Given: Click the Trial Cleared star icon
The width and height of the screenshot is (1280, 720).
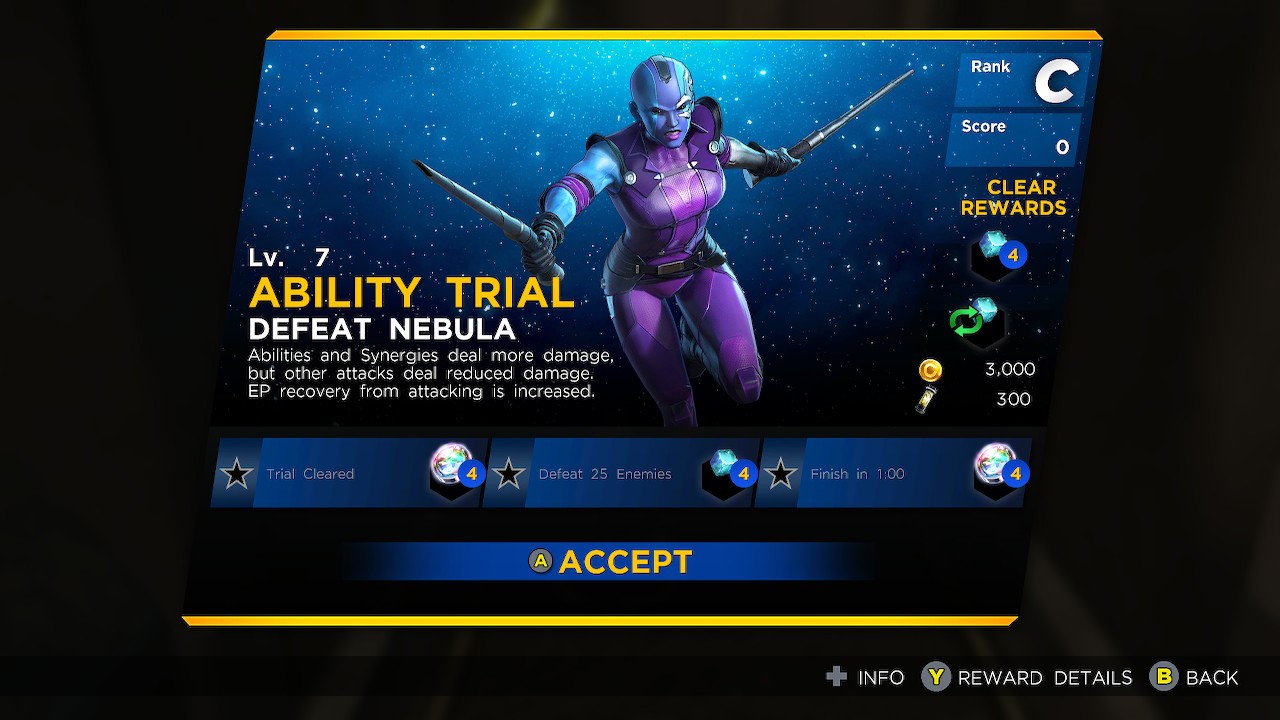Looking at the screenshot, I should click(237, 473).
